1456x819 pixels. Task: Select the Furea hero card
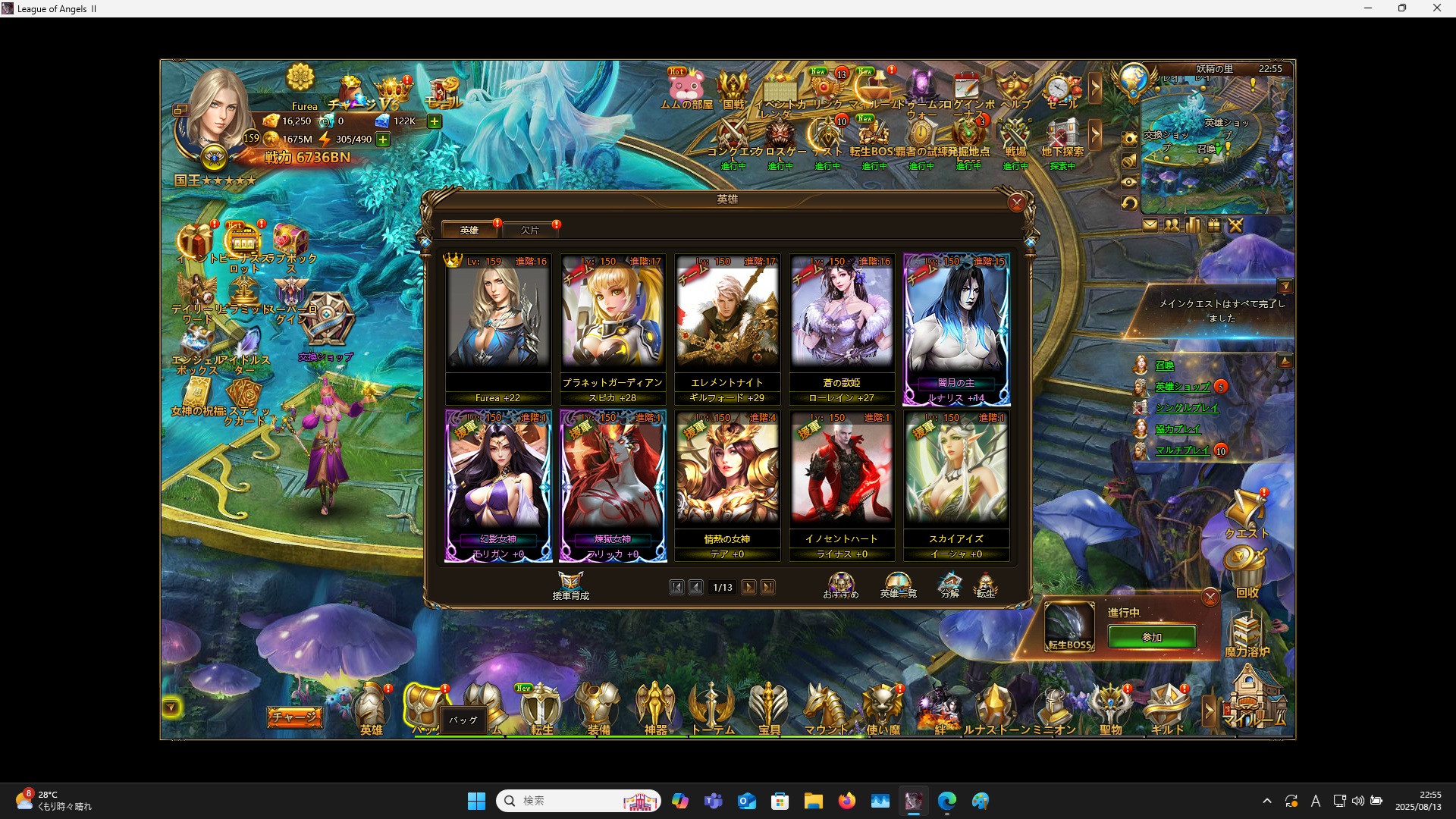[498, 318]
